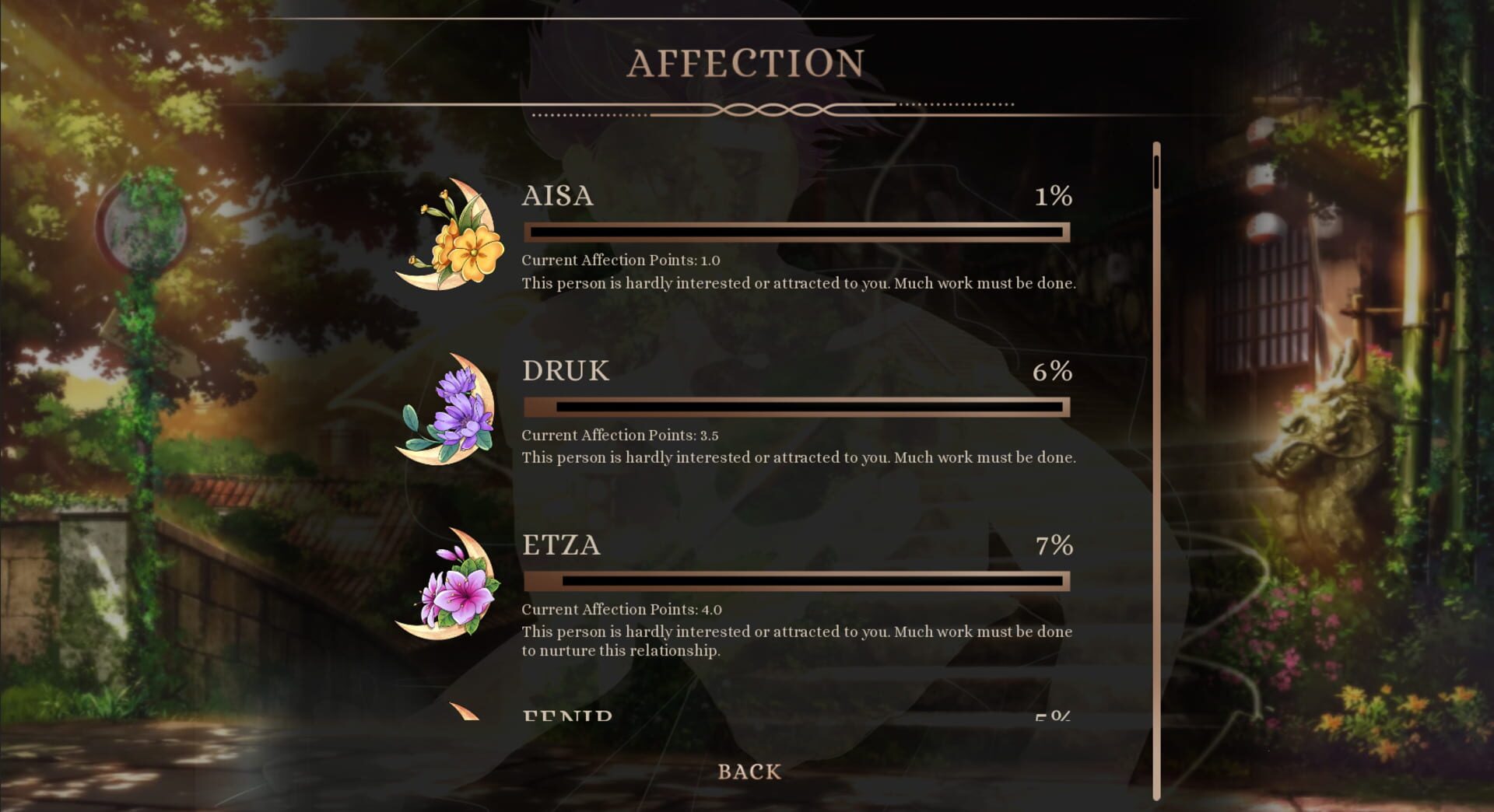
Task: Click Aisa's 1% affection percentage
Action: (x=1054, y=197)
